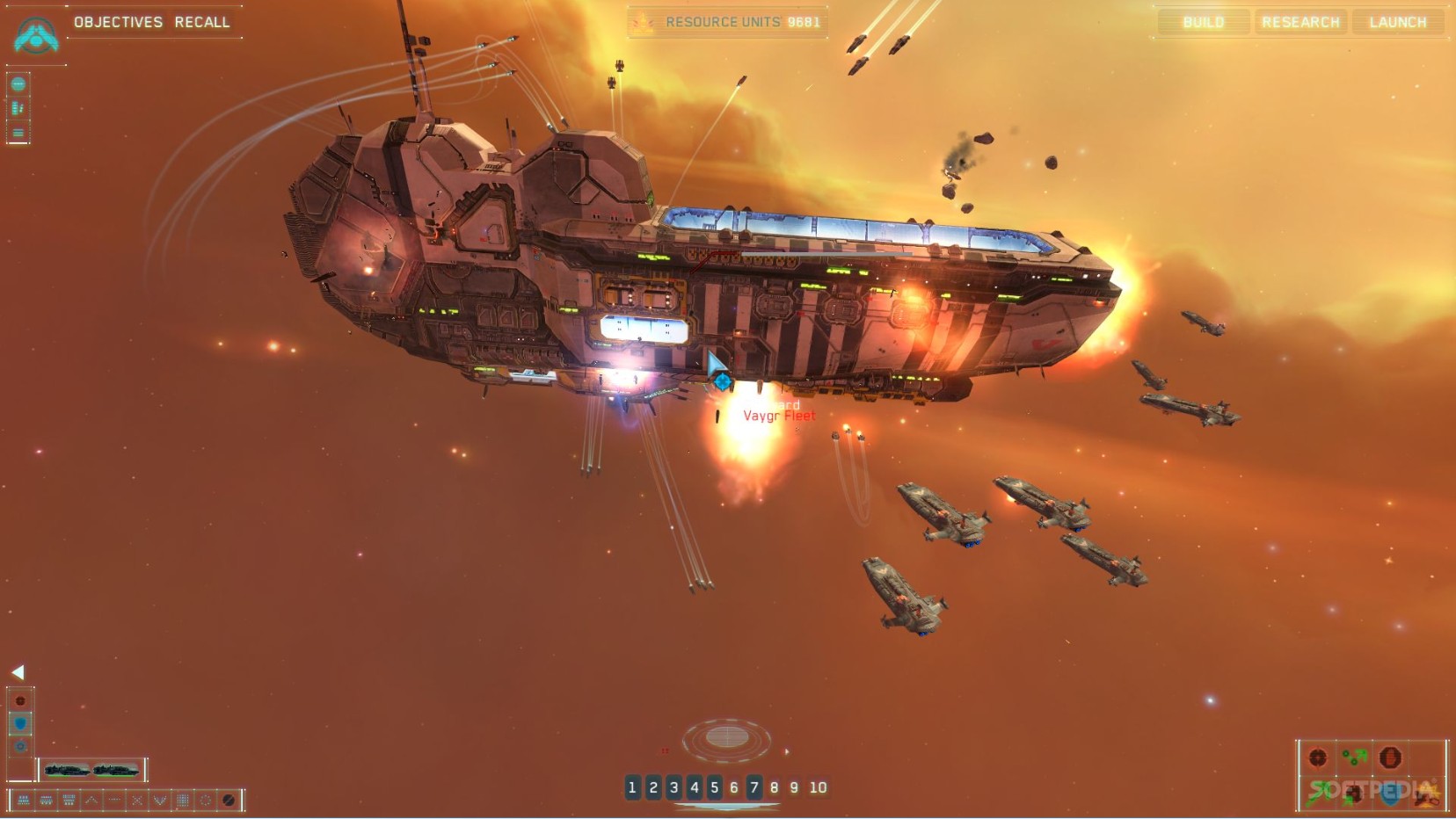Activate the green waypoint move command
This screenshot has width=1456, height=819.
tap(1354, 757)
